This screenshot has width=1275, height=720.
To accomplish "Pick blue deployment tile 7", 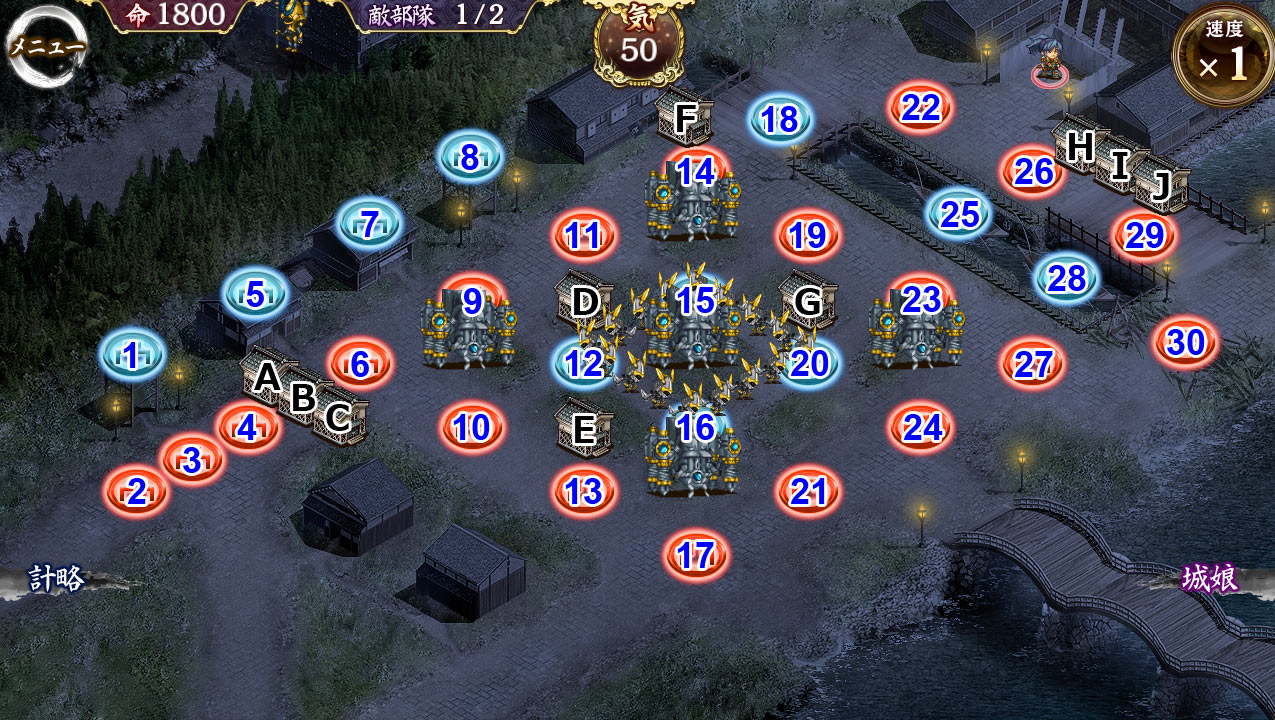I will click(x=369, y=224).
